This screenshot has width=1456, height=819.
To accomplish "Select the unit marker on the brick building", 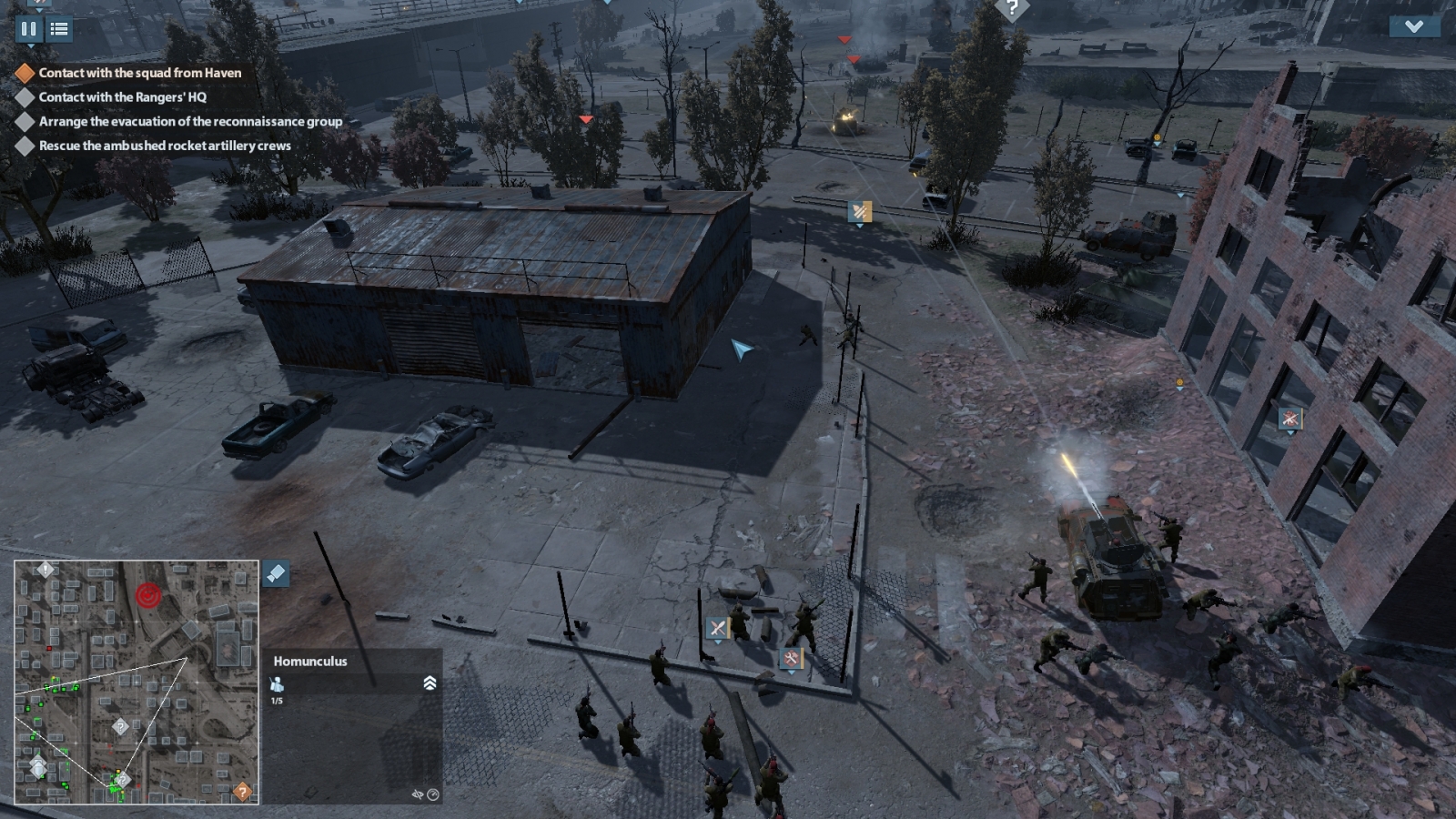I will click(x=1289, y=419).
